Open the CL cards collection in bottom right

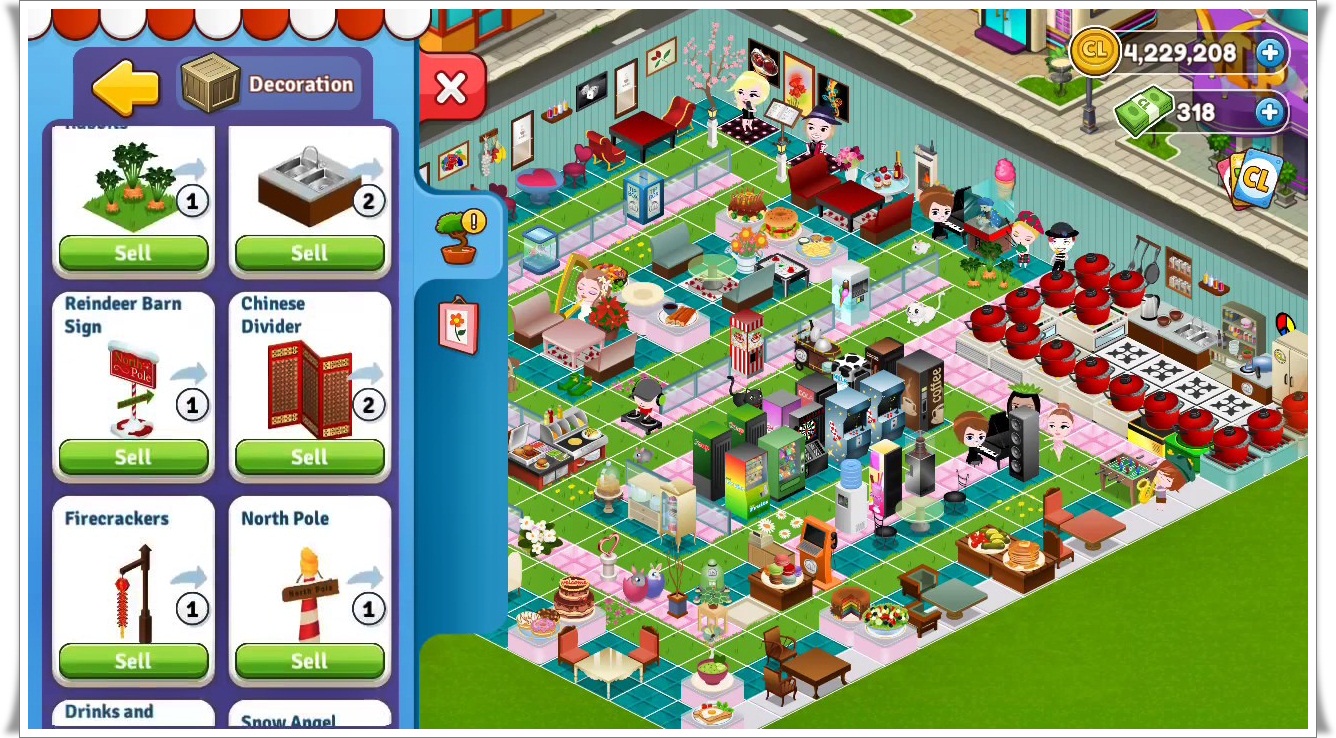pyautogui.click(x=1257, y=180)
